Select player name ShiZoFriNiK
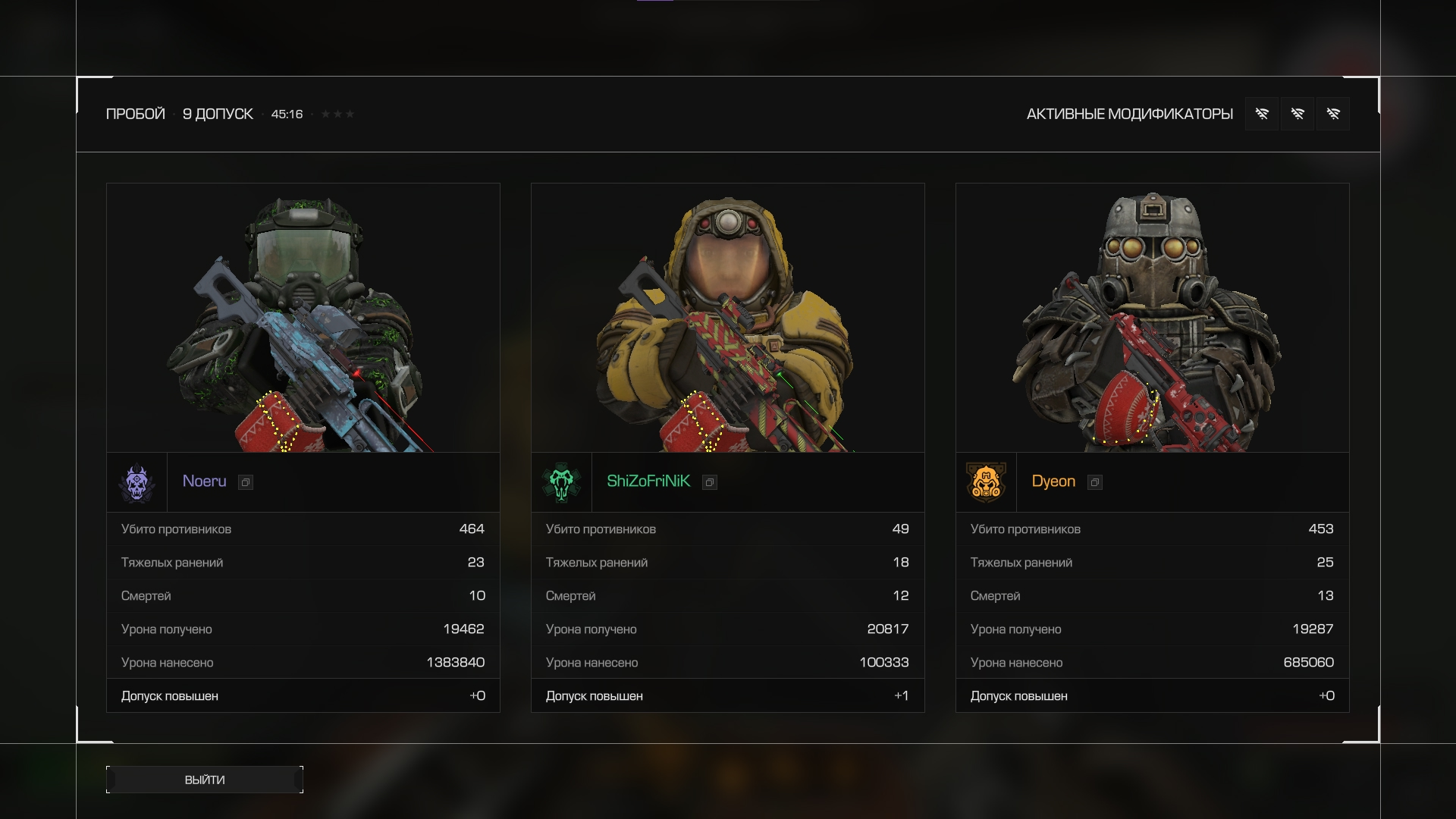This screenshot has height=819, width=1456. (x=648, y=482)
